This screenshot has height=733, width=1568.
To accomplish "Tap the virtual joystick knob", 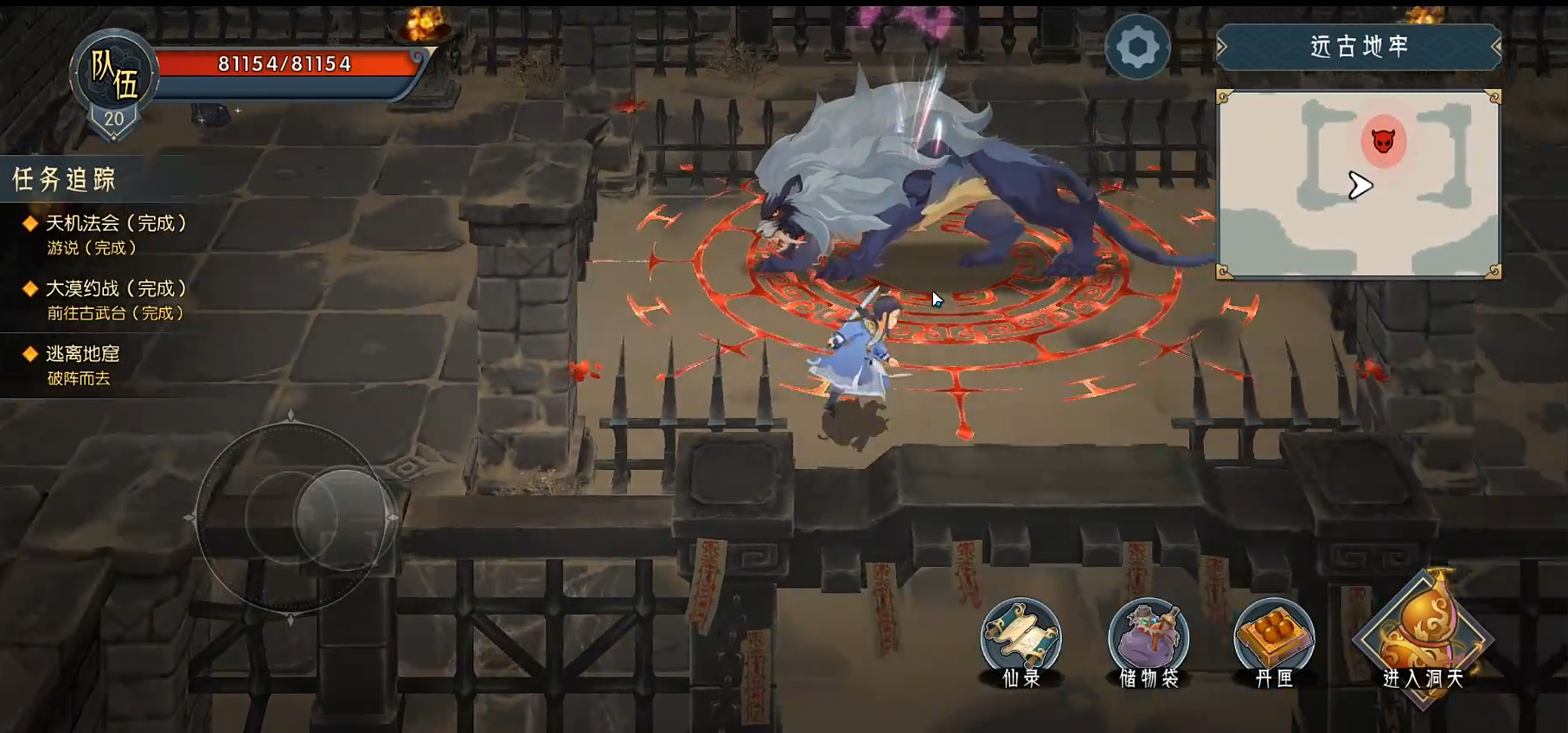I will [342, 518].
